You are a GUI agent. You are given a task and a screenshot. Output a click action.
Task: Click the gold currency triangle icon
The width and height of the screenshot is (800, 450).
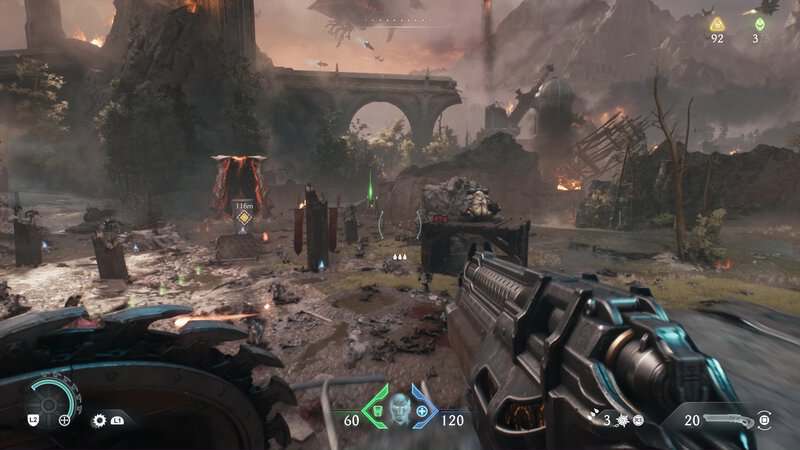(x=717, y=24)
